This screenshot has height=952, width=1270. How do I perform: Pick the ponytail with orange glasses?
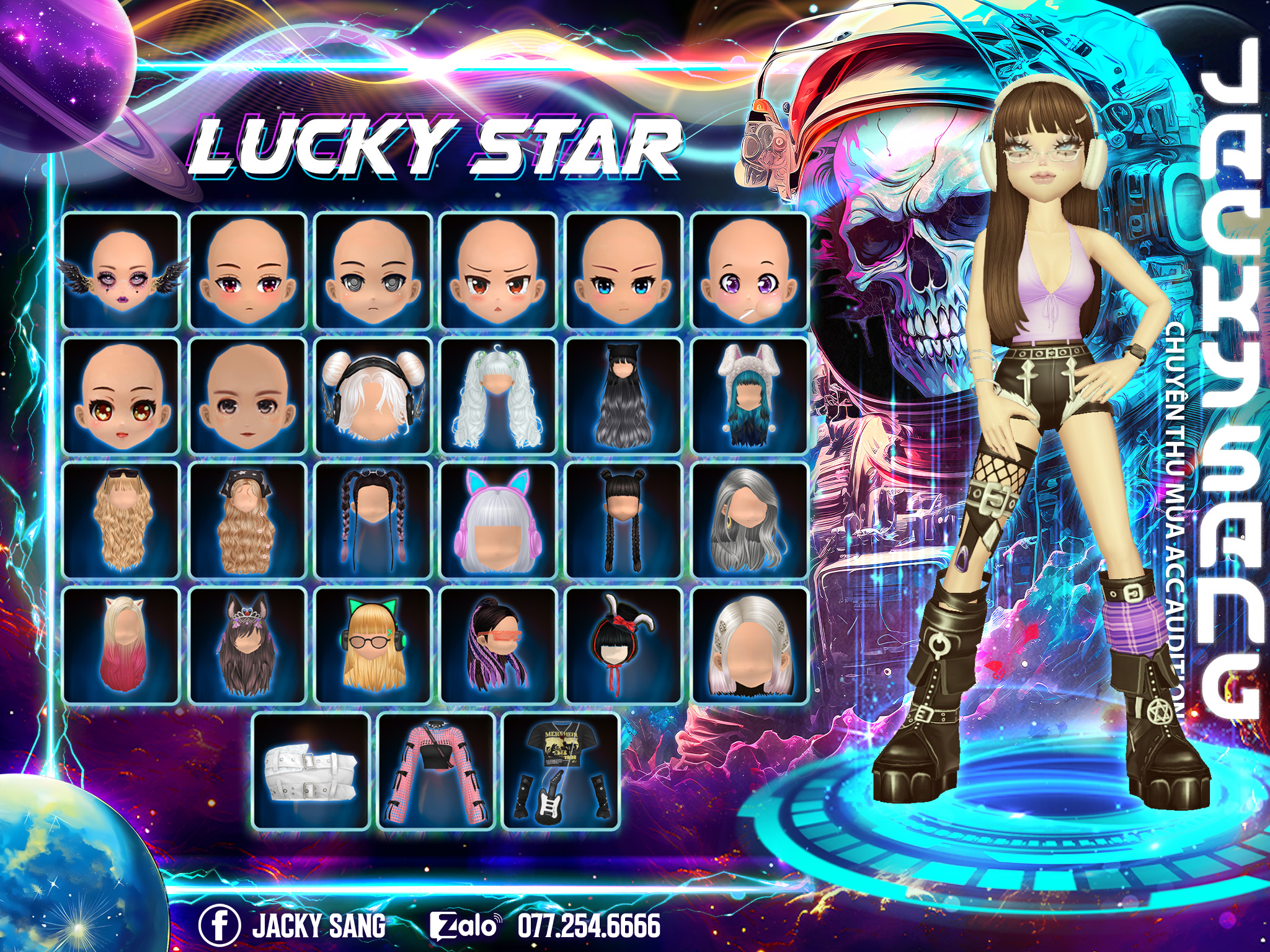[x=498, y=646]
